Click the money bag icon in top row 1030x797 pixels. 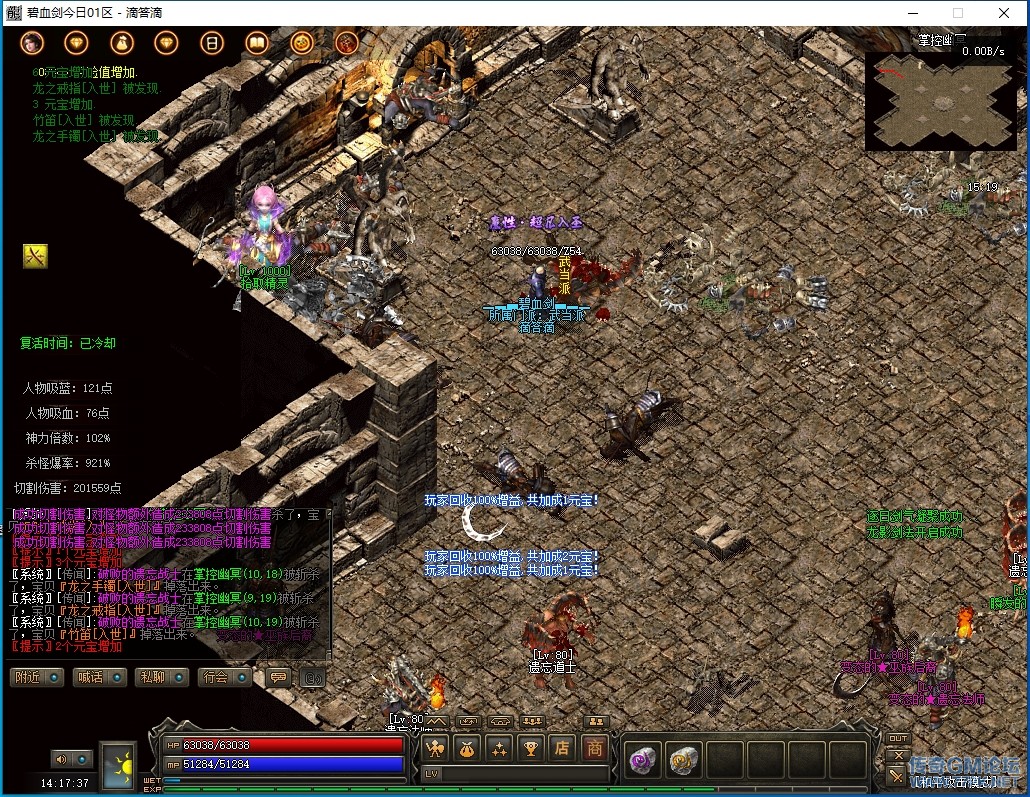(x=121, y=43)
